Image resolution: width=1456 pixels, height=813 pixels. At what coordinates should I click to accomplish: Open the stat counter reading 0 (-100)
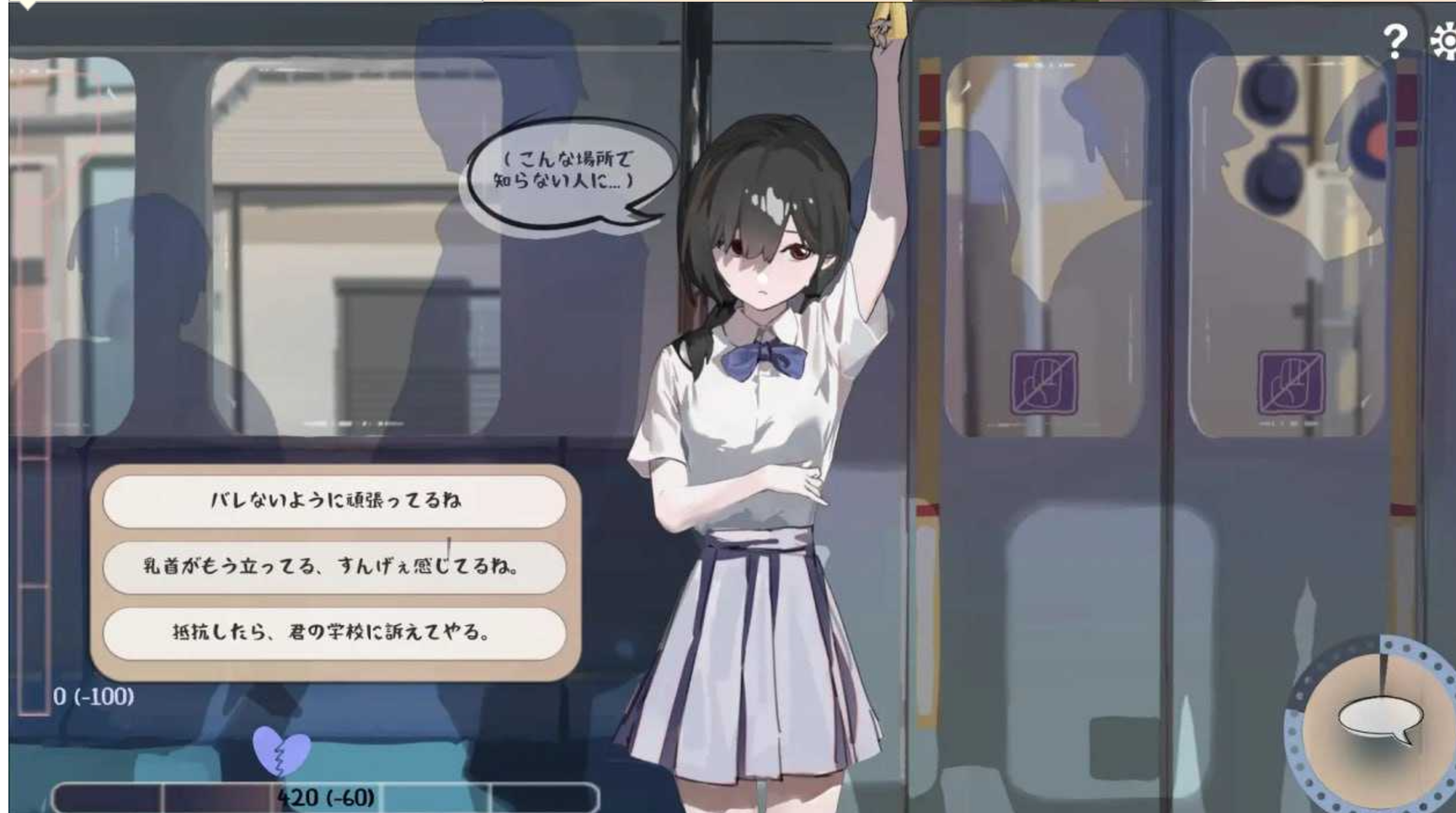(x=95, y=697)
